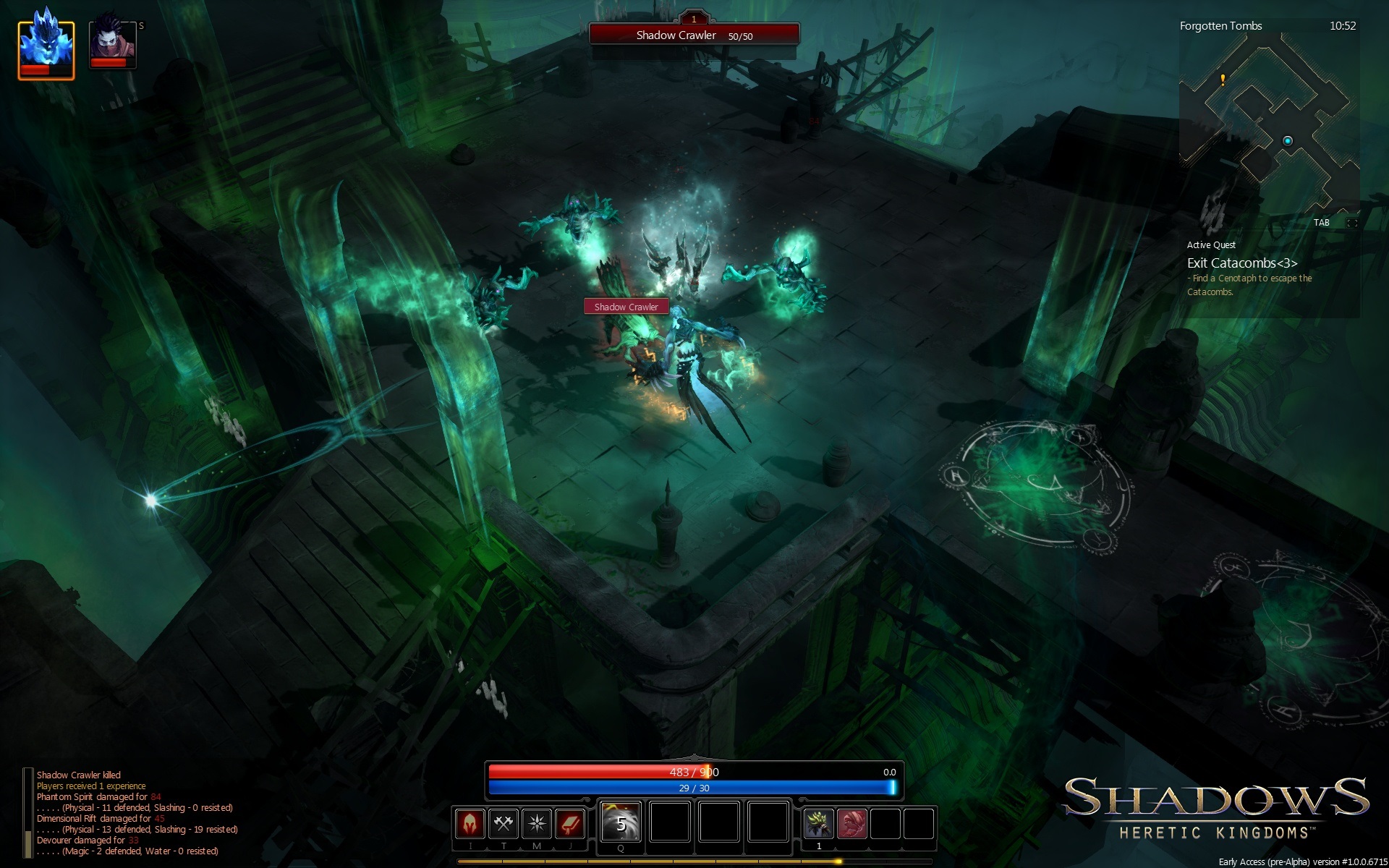Viewport: 1389px width, 868px height.
Task: Open inventory via the red helmet icon
Action: (470, 823)
